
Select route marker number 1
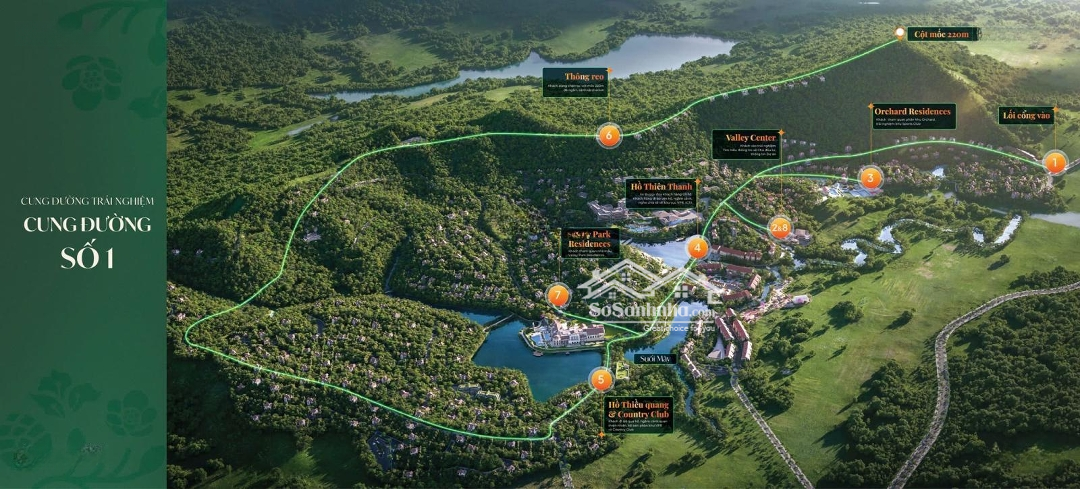pos(1054,162)
